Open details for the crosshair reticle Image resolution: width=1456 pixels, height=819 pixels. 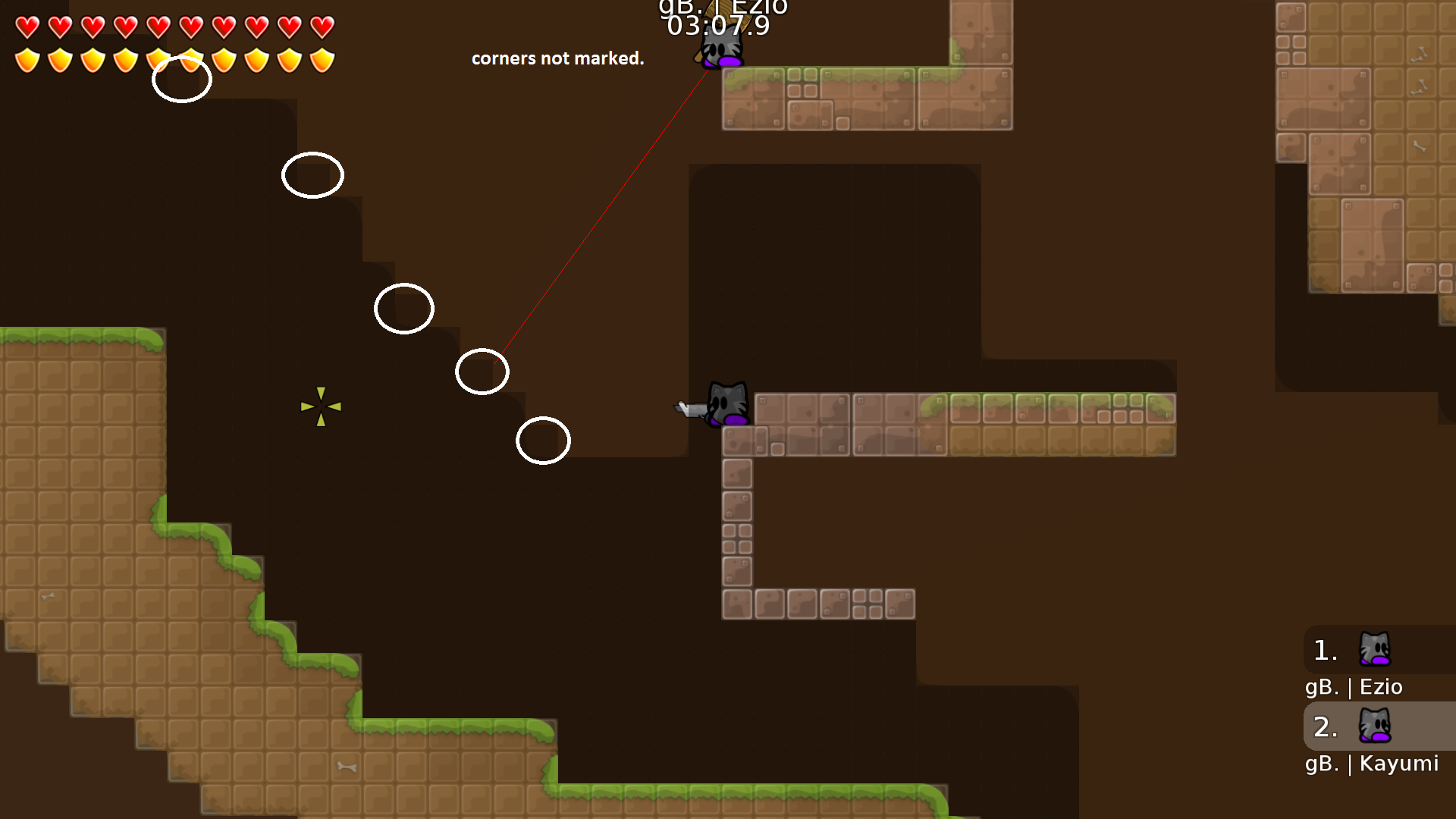pos(322,406)
